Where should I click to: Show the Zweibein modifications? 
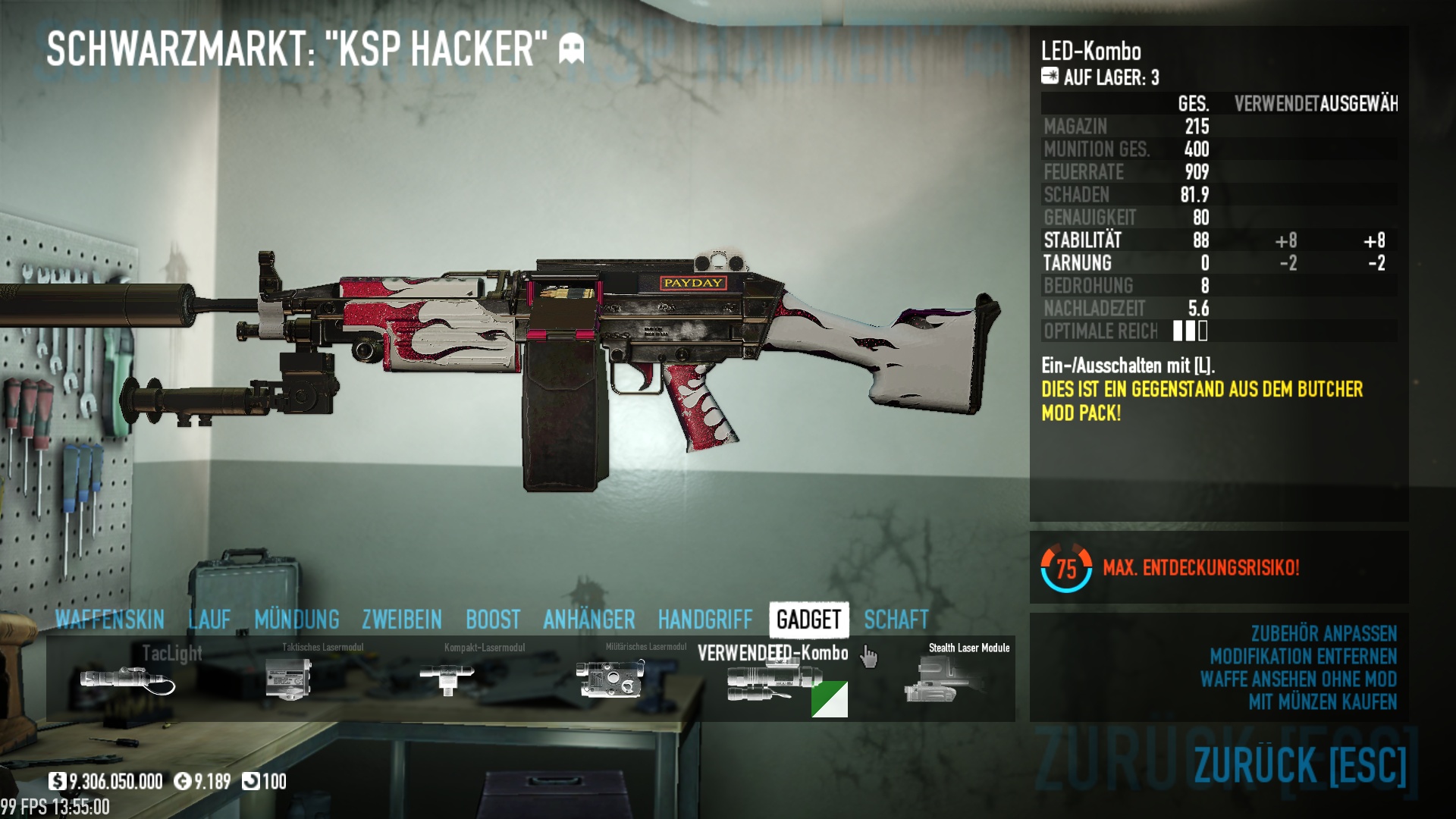pos(402,620)
